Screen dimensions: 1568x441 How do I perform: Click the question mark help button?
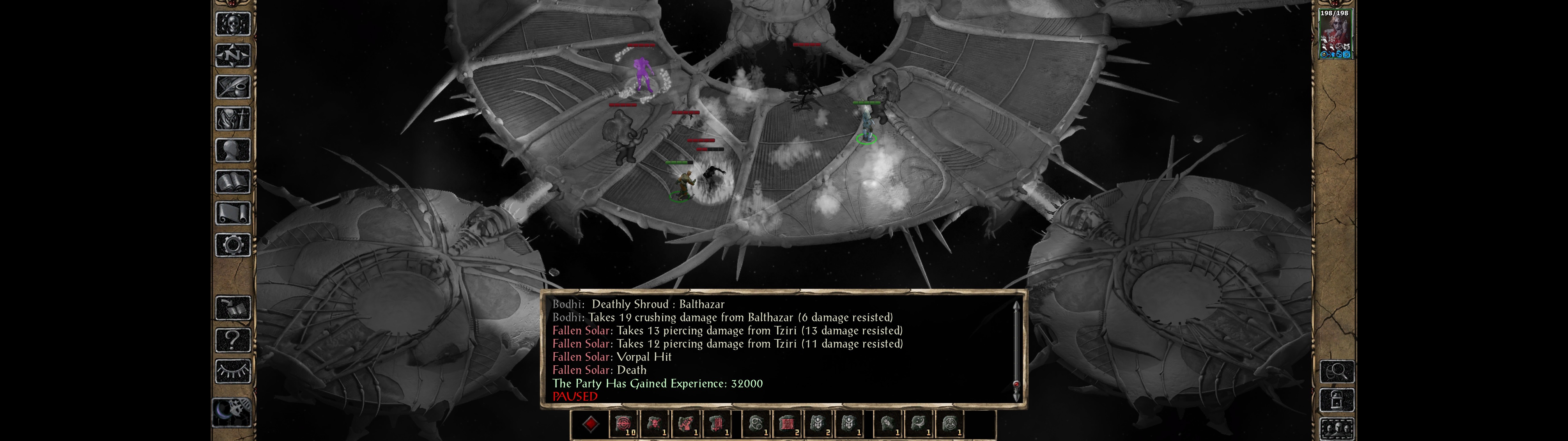232,339
